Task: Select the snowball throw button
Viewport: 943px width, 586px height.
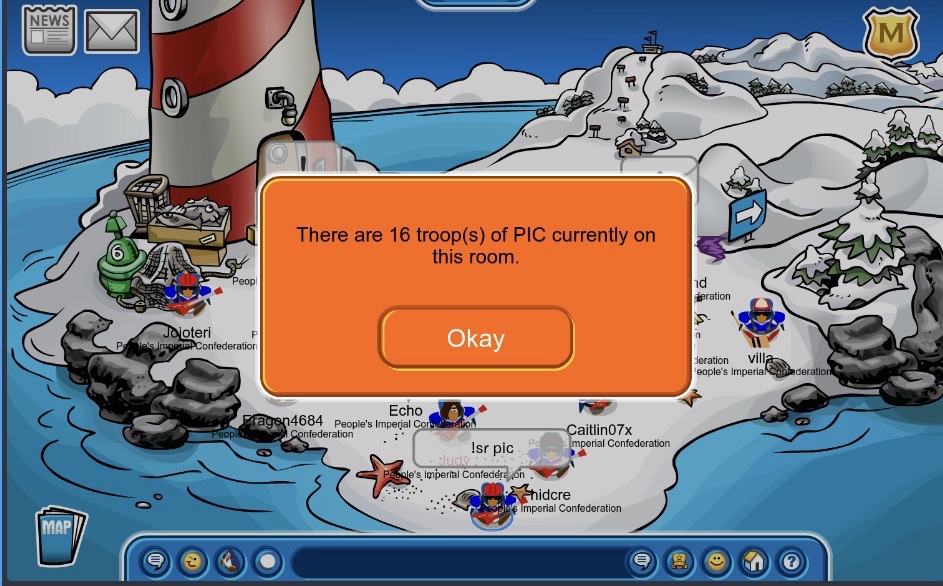Action: (x=266, y=561)
